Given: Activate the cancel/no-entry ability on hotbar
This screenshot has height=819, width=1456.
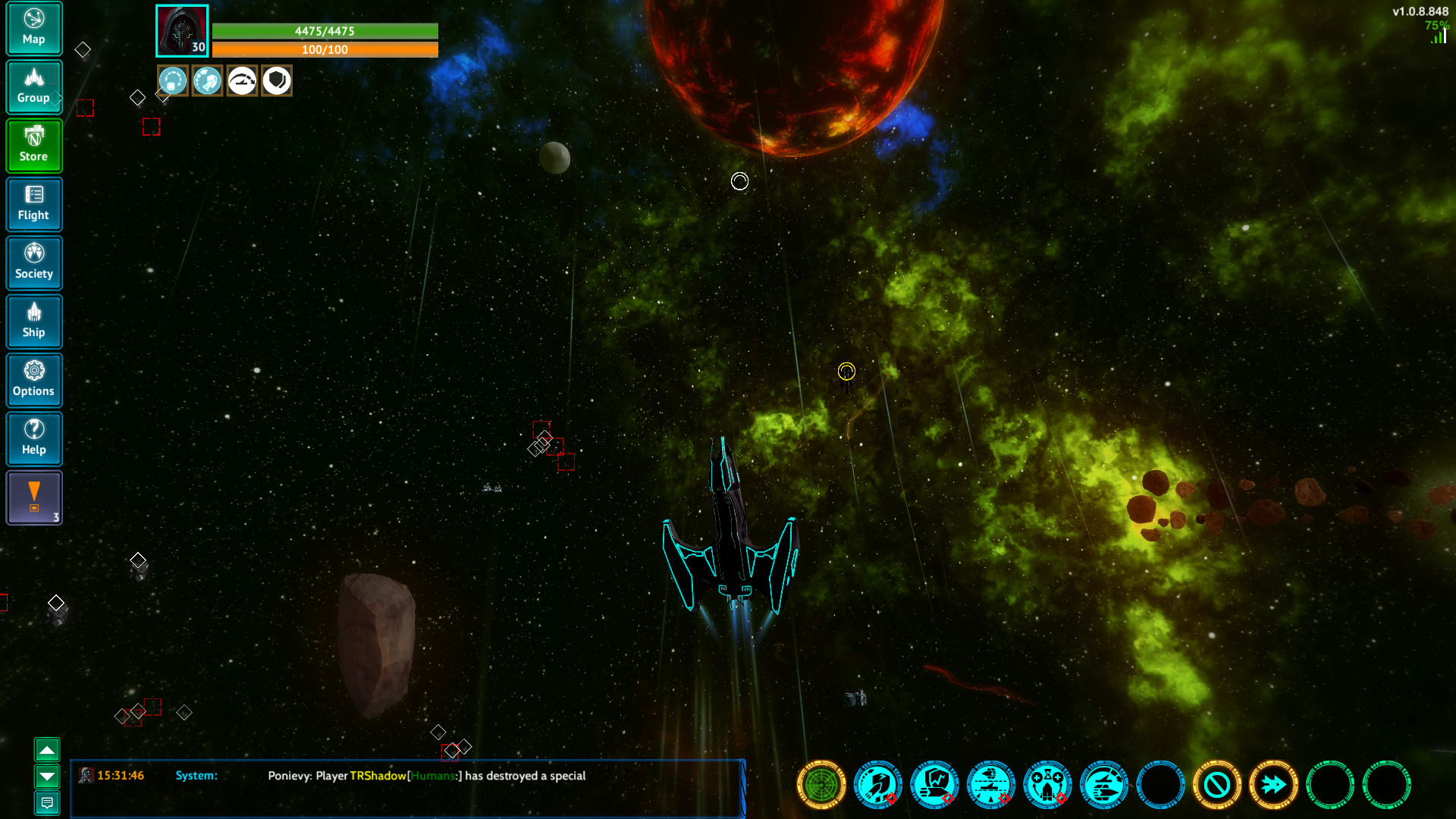Looking at the screenshot, I should [1217, 785].
